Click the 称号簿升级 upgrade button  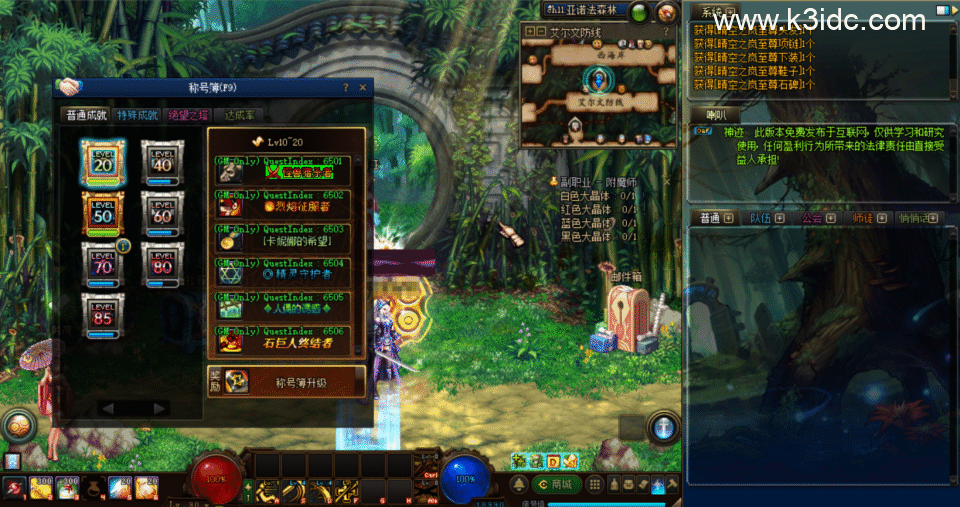[x=286, y=381]
